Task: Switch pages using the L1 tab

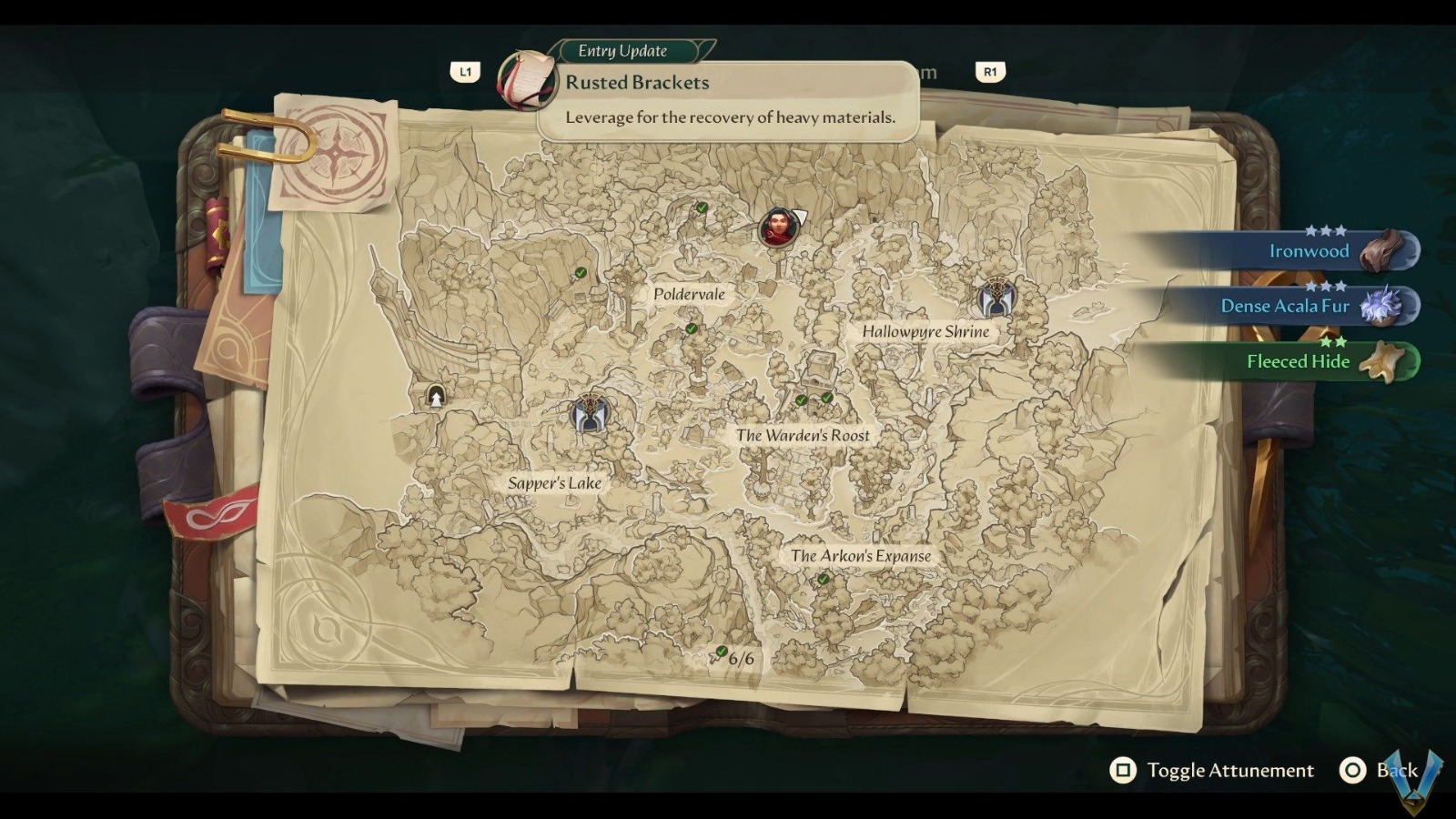Action: 467,72
